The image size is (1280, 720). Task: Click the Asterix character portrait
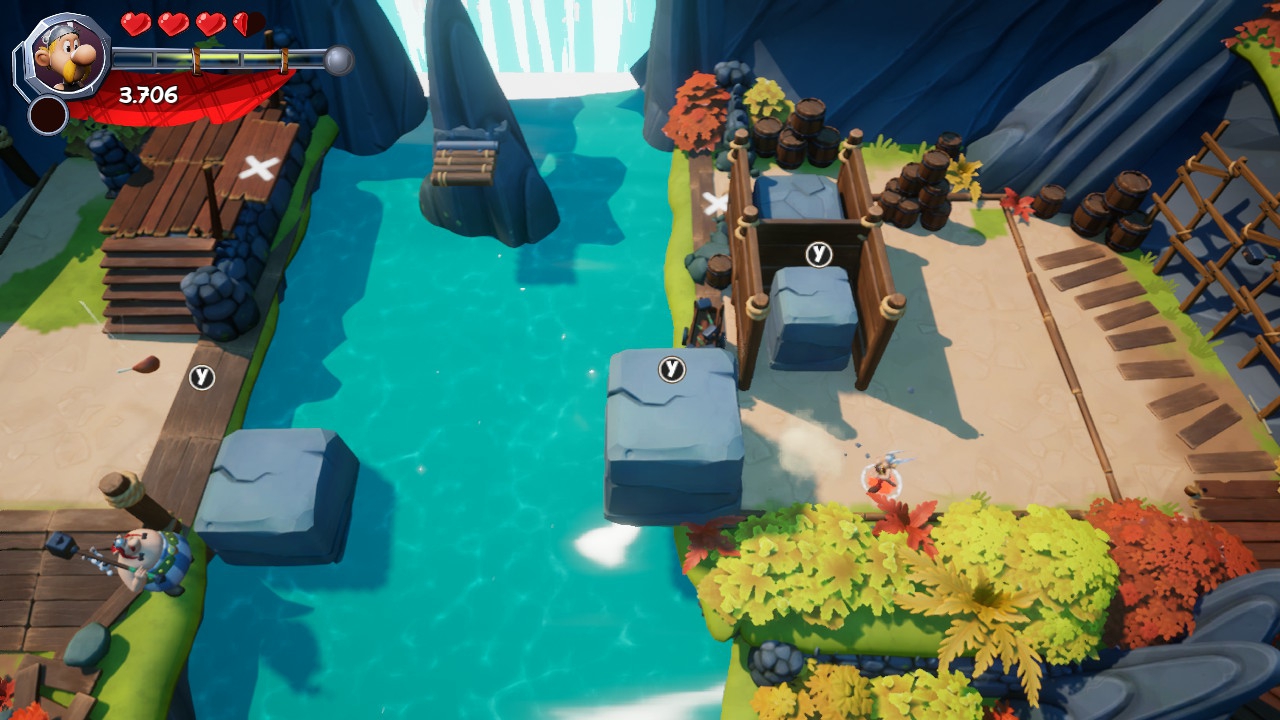click(63, 53)
